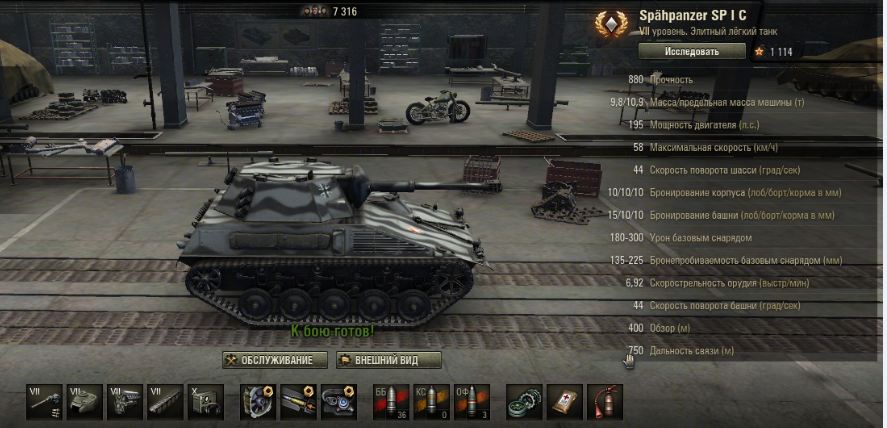Open the Обслуживание service menu

pos(276,360)
